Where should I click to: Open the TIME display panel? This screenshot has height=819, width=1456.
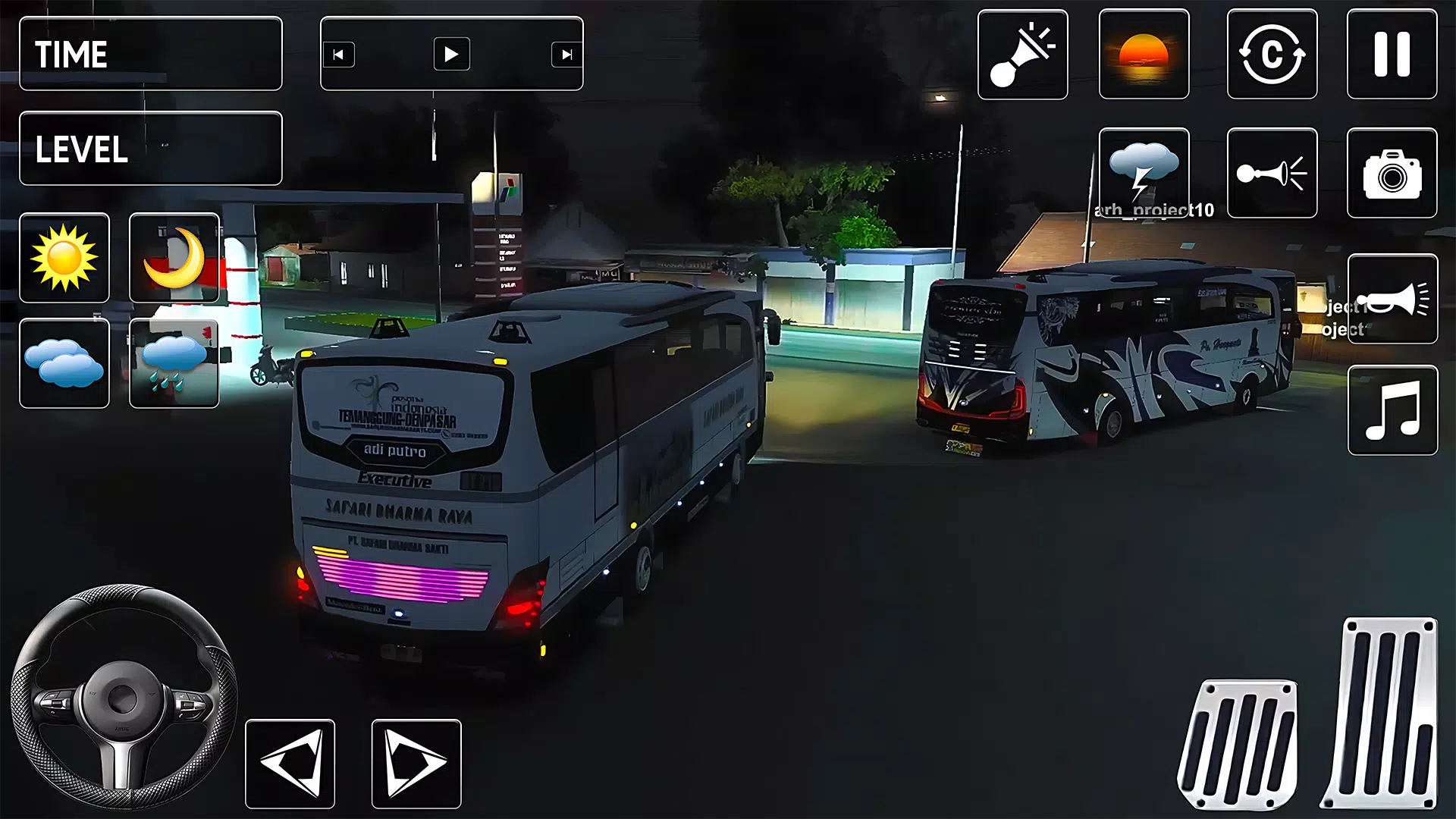[x=150, y=53]
